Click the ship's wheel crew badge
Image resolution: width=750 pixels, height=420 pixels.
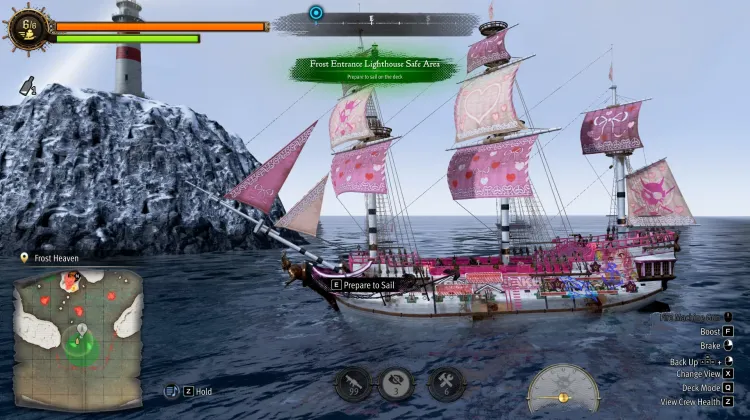pyautogui.click(x=26, y=30)
